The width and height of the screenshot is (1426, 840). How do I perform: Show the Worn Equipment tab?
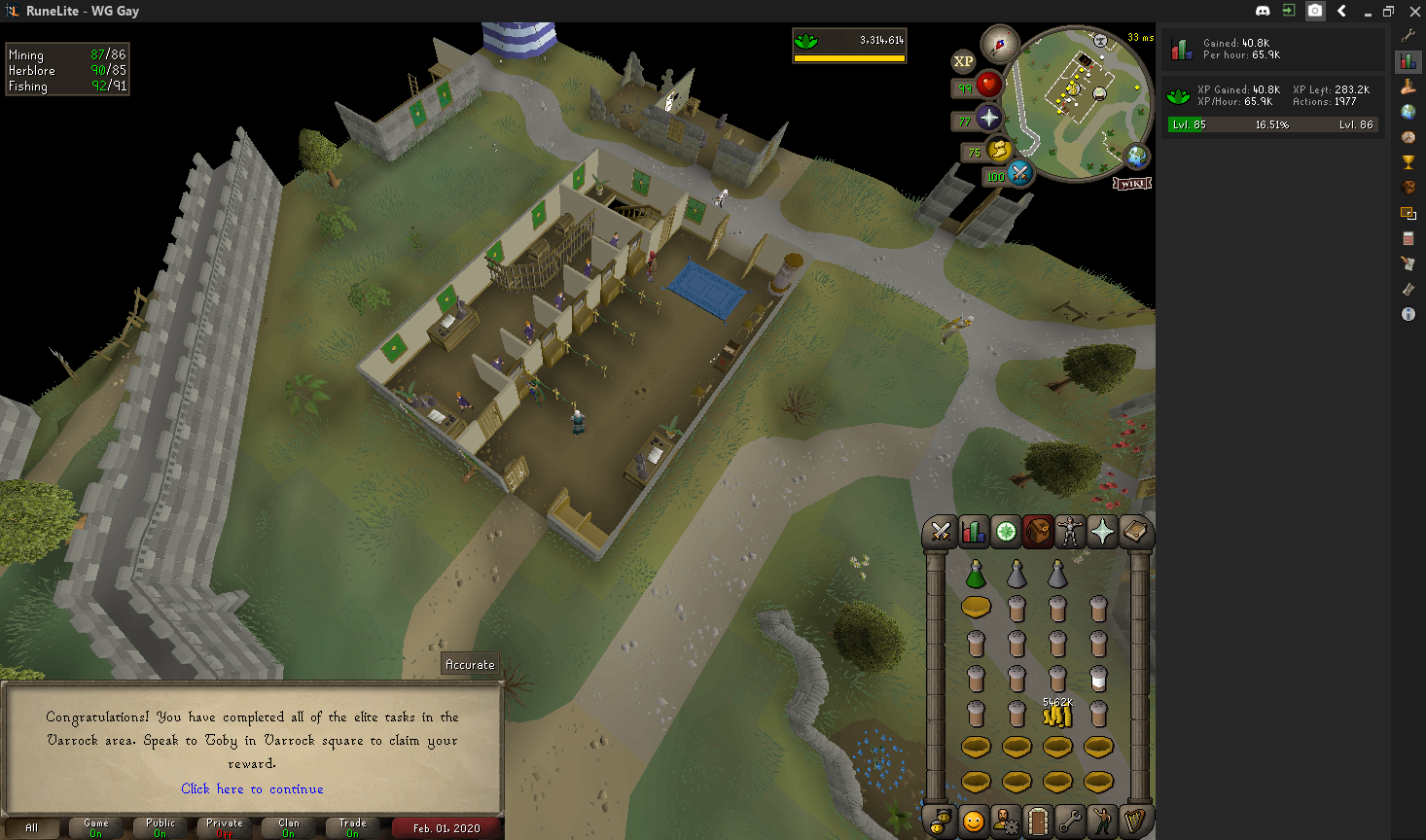pos(1070,532)
